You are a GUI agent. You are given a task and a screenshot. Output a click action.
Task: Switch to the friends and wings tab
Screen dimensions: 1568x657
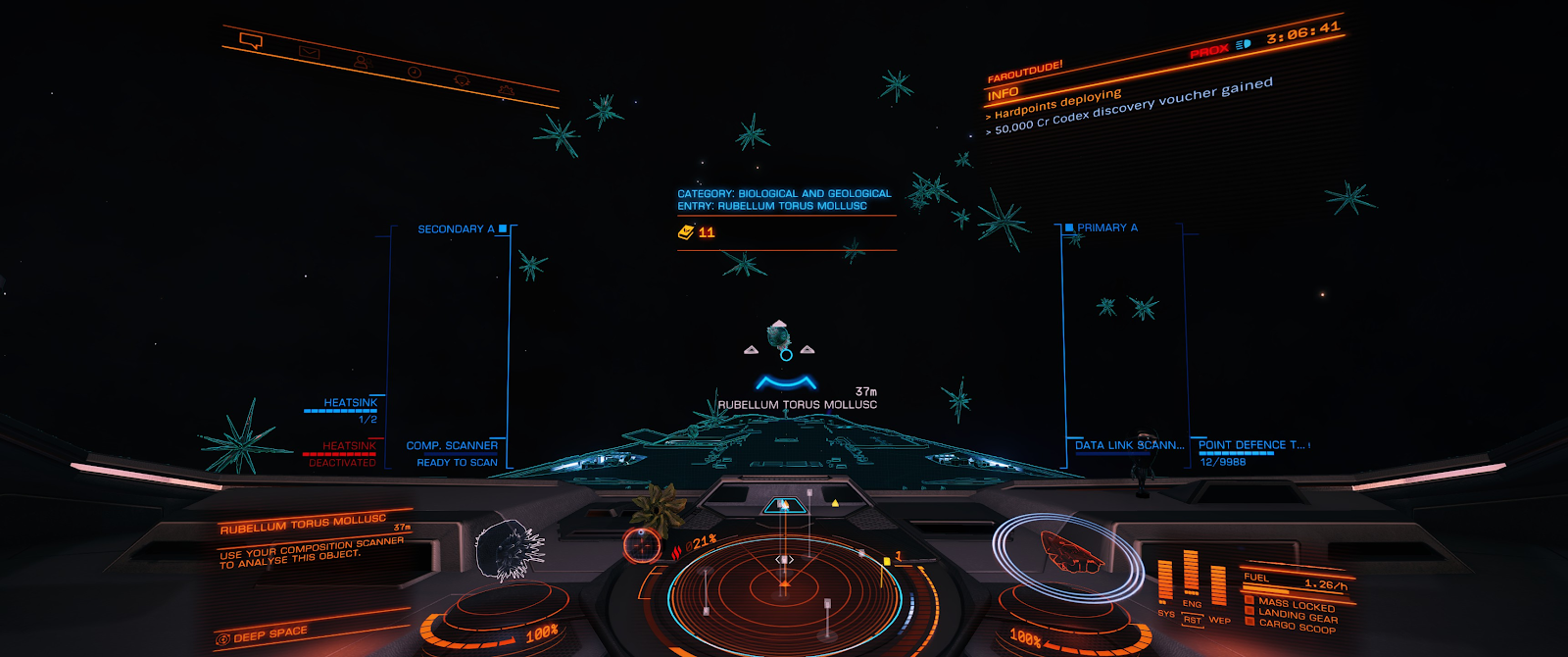pyautogui.click(x=361, y=63)
